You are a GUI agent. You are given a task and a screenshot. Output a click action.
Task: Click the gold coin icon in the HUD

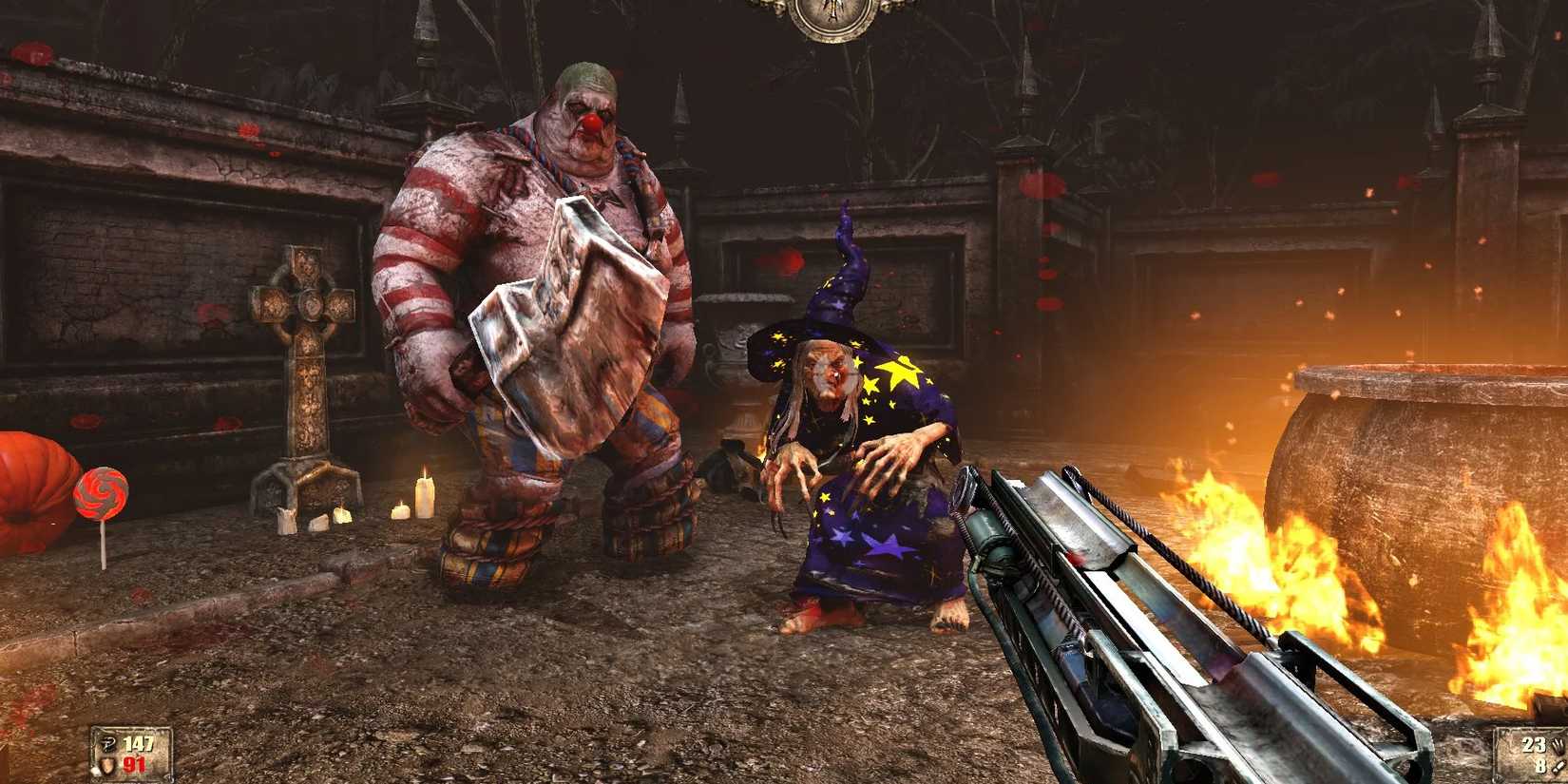(x=108, y=744)
